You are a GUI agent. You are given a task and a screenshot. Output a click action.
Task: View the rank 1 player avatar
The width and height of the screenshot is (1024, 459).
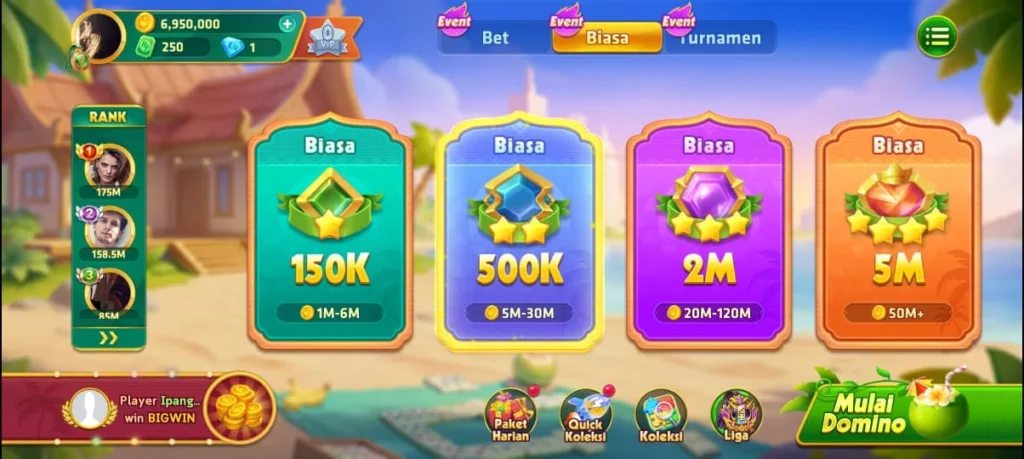(x=109, y=166)
